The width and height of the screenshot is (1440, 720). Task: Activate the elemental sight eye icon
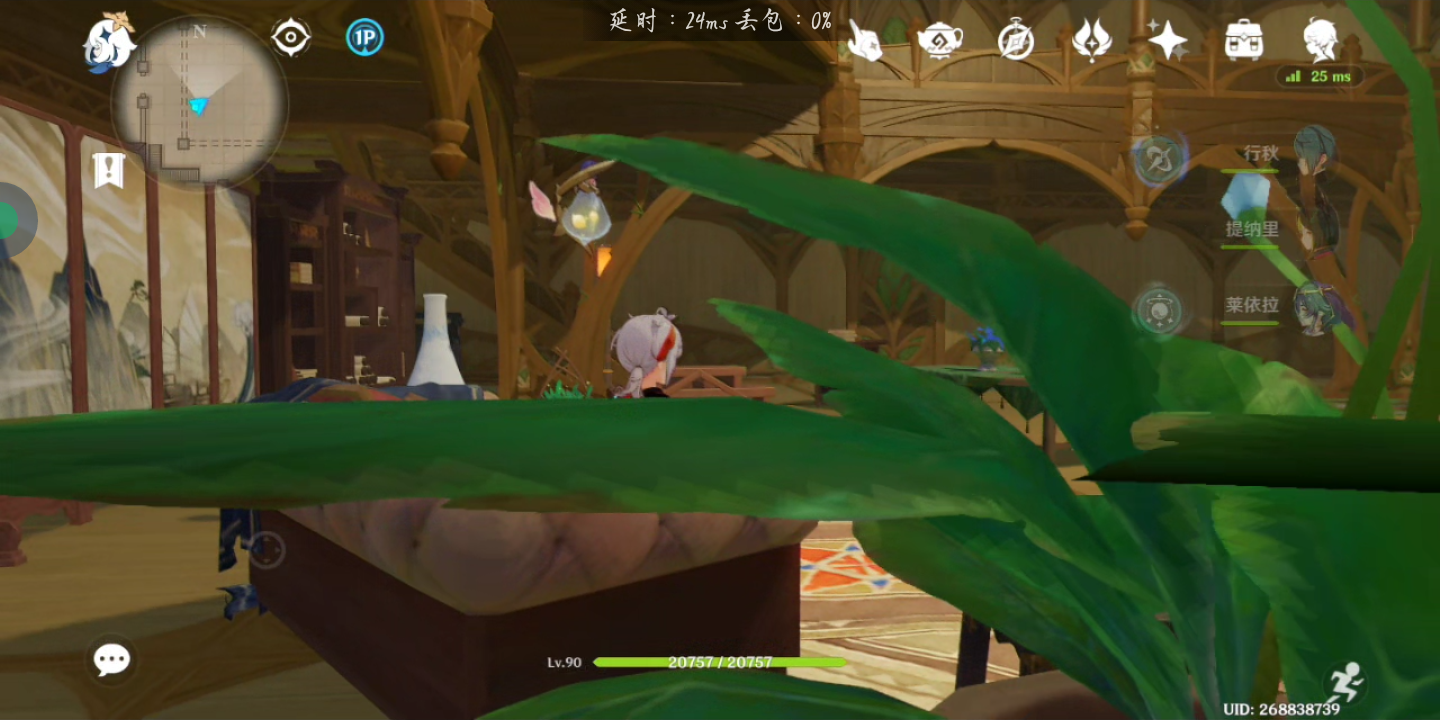291,38
